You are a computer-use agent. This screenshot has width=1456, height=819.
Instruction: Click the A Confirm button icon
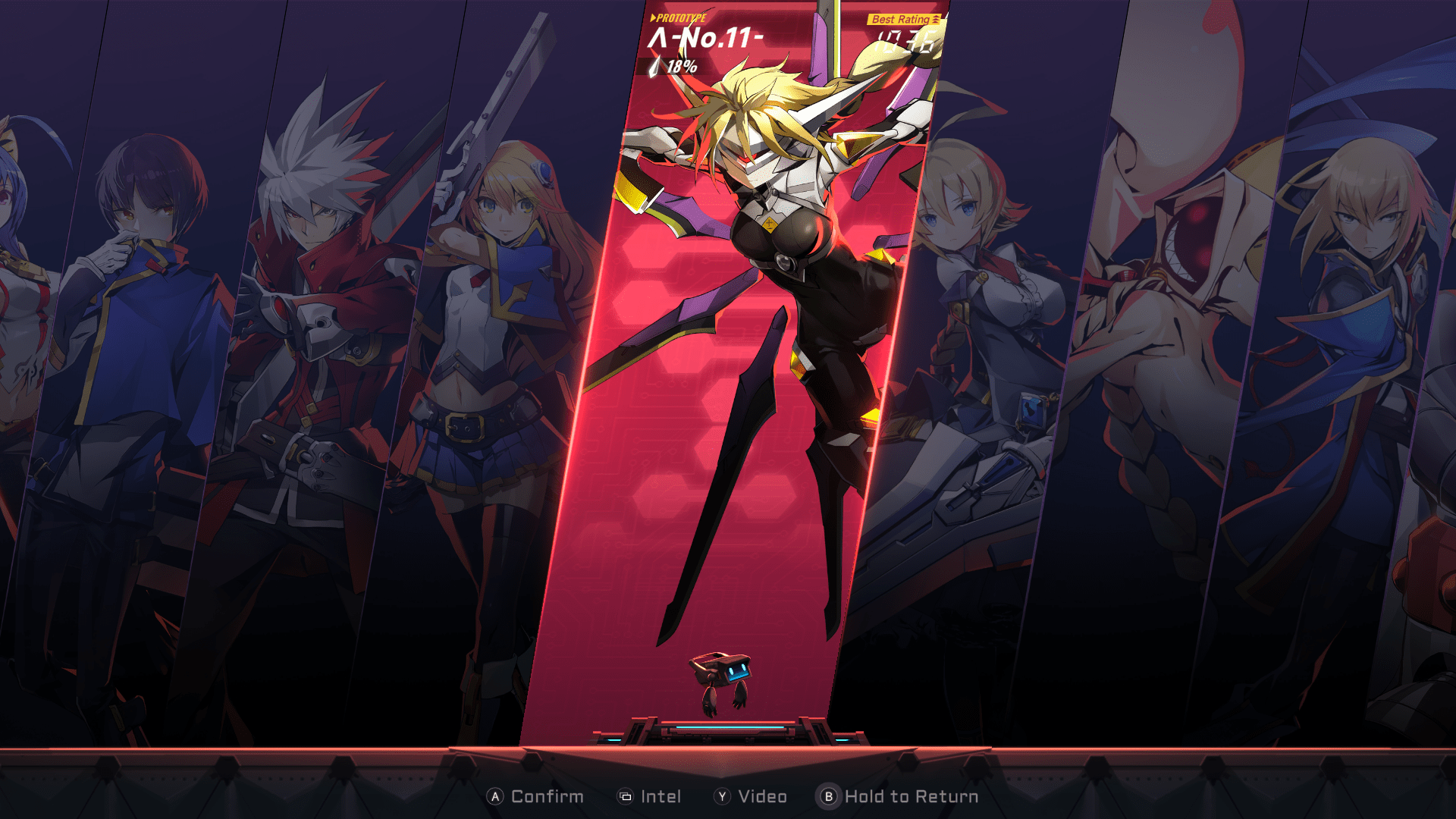(x=495, y=796)
